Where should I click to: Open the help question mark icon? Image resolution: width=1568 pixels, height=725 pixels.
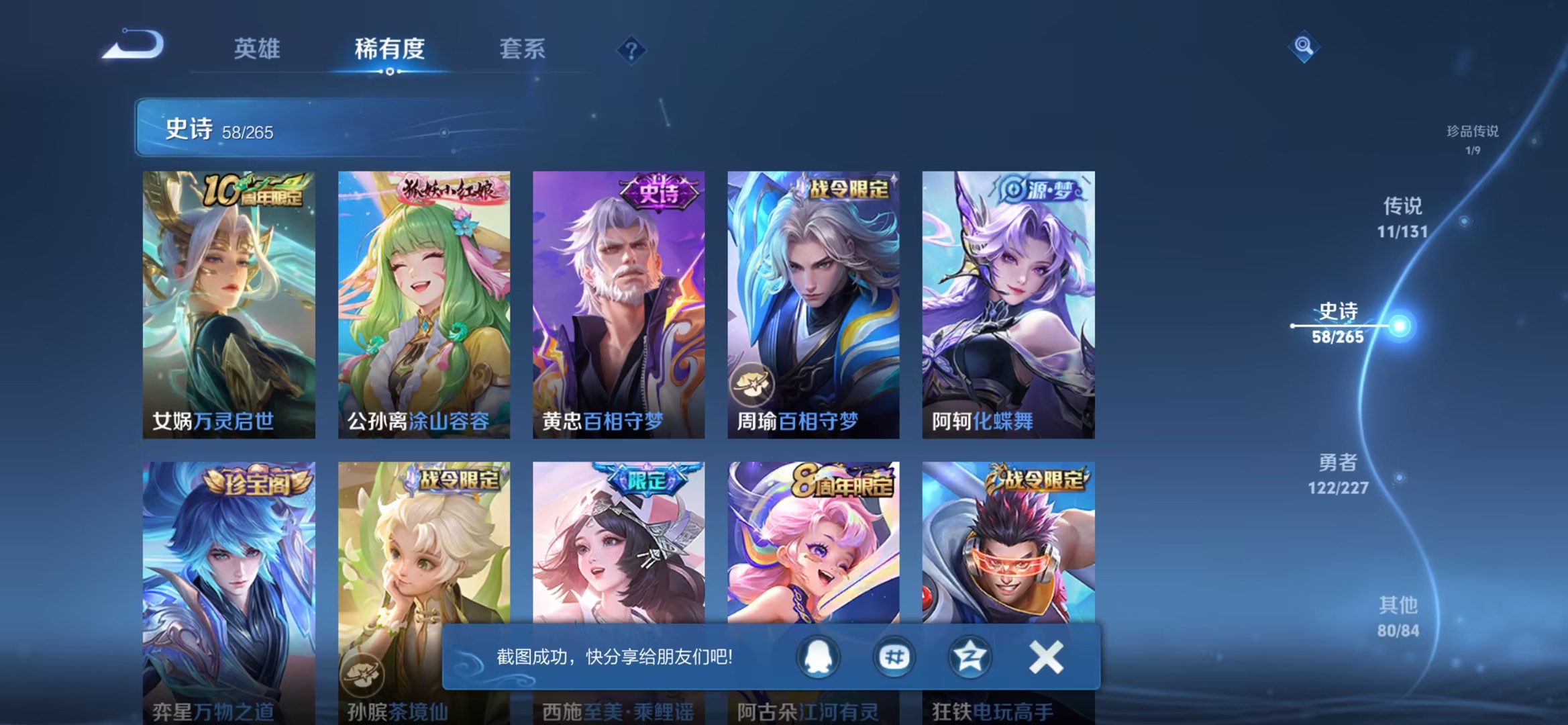(x=629, y=50)
